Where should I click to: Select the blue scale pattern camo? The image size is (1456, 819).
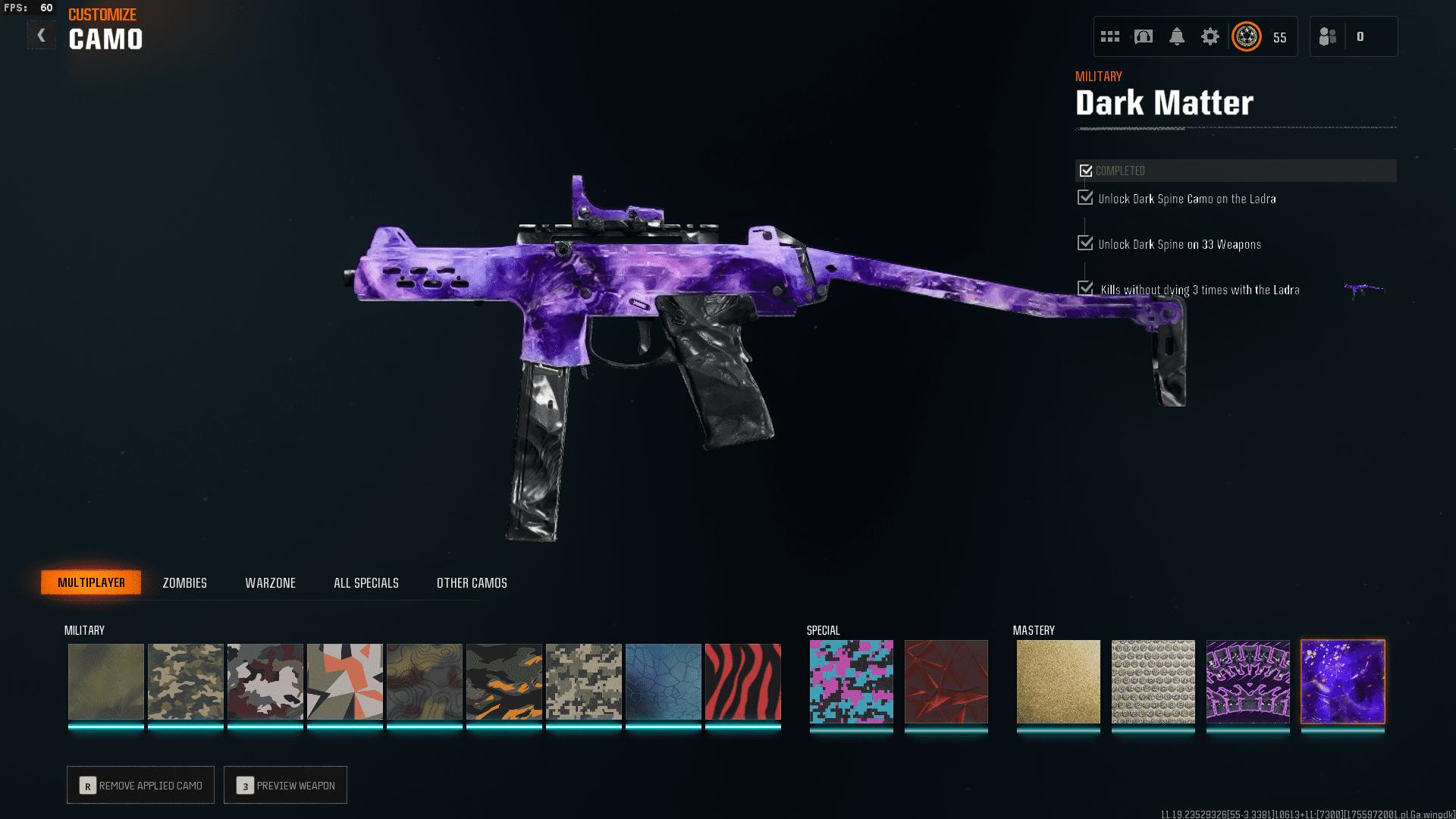[x=663, y=681]
